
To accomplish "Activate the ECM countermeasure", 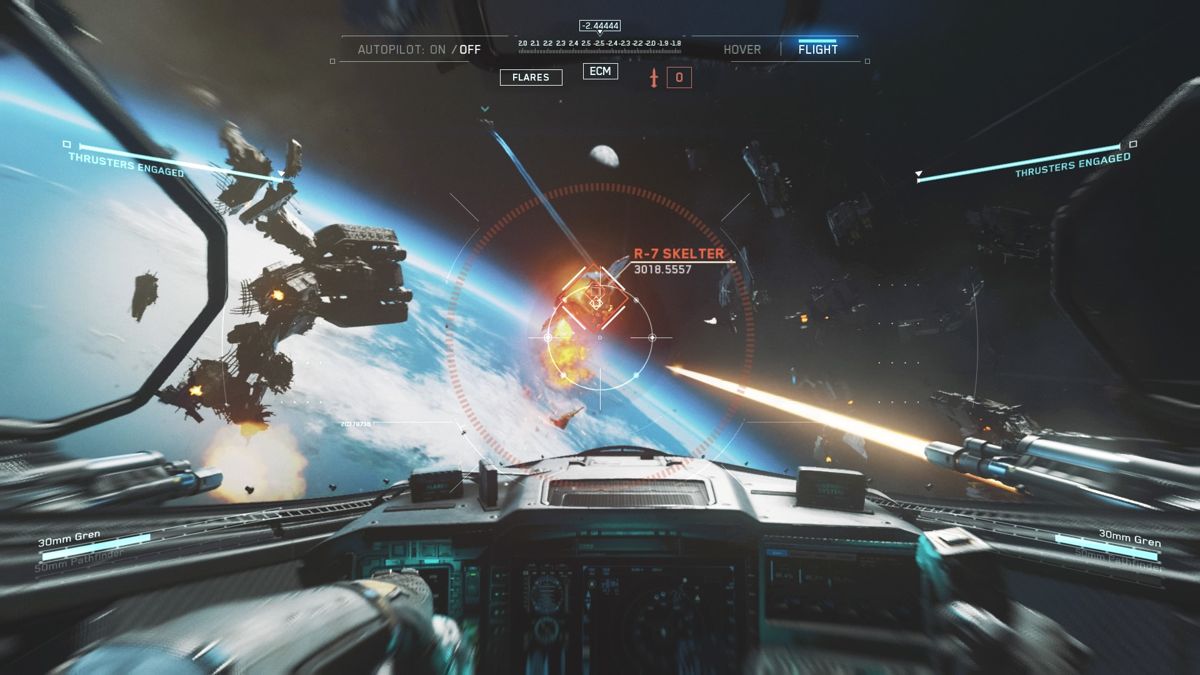I will coord(600,71).
